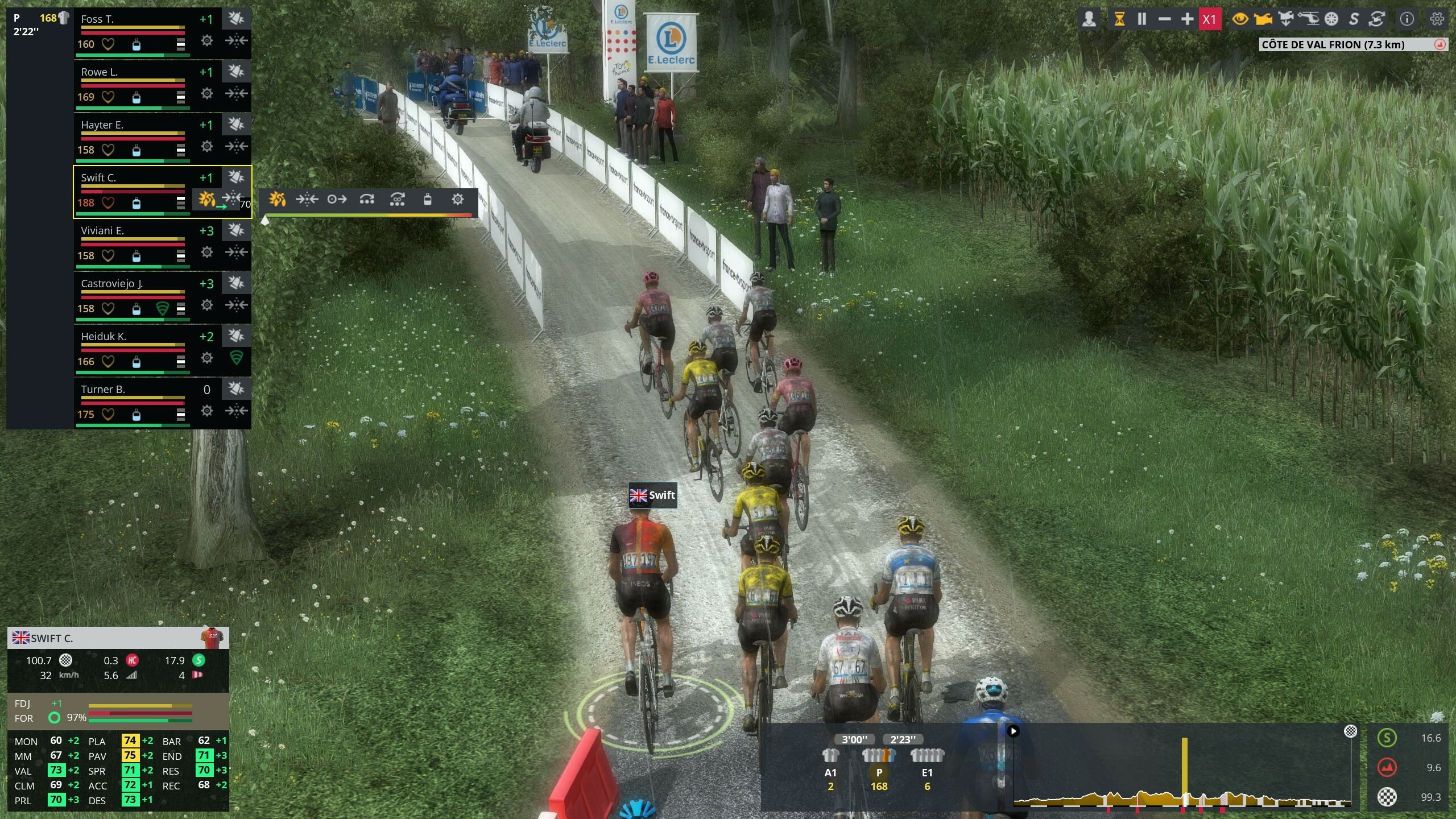The height and width of the screenshot is (819, 1456).
Task: Pause the race simulation
Action: click(x=1142, y=19)
